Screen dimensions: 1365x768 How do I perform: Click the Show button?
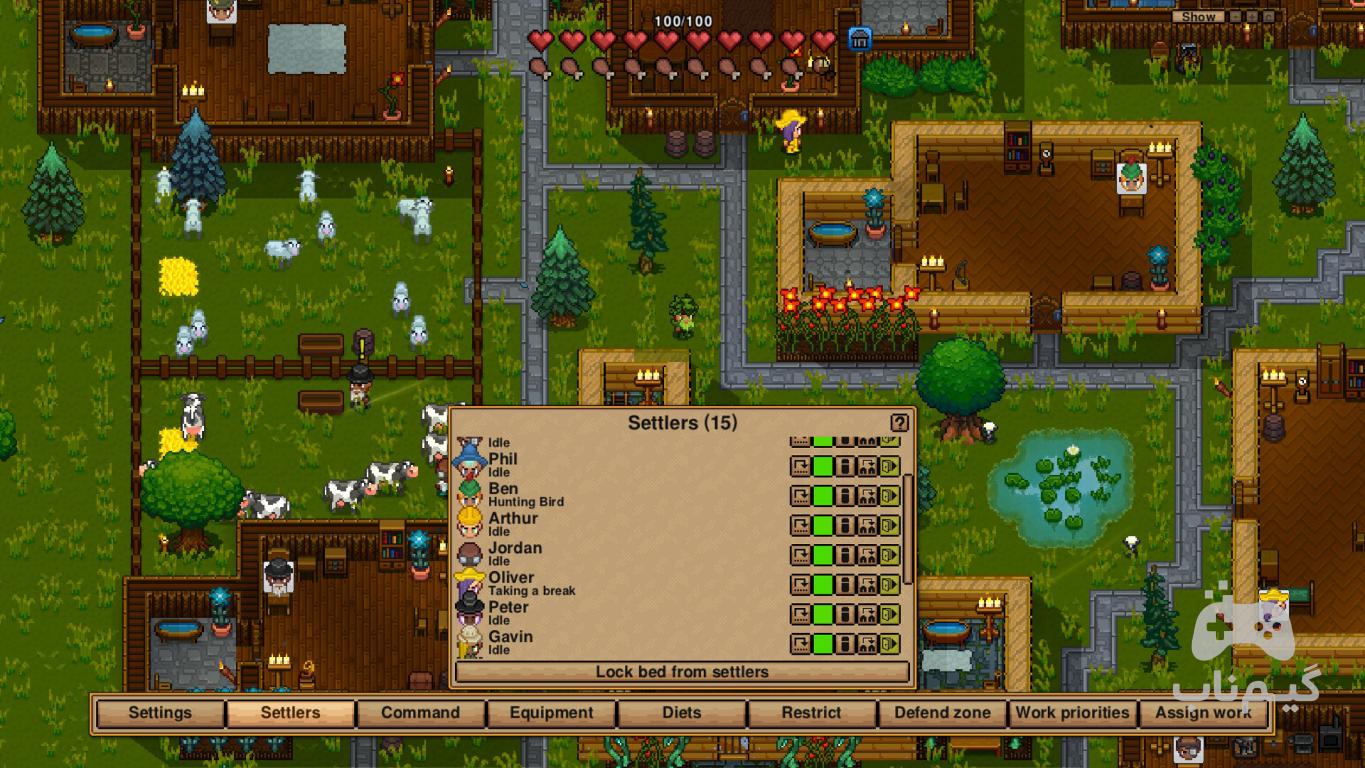coord(1197,17)
